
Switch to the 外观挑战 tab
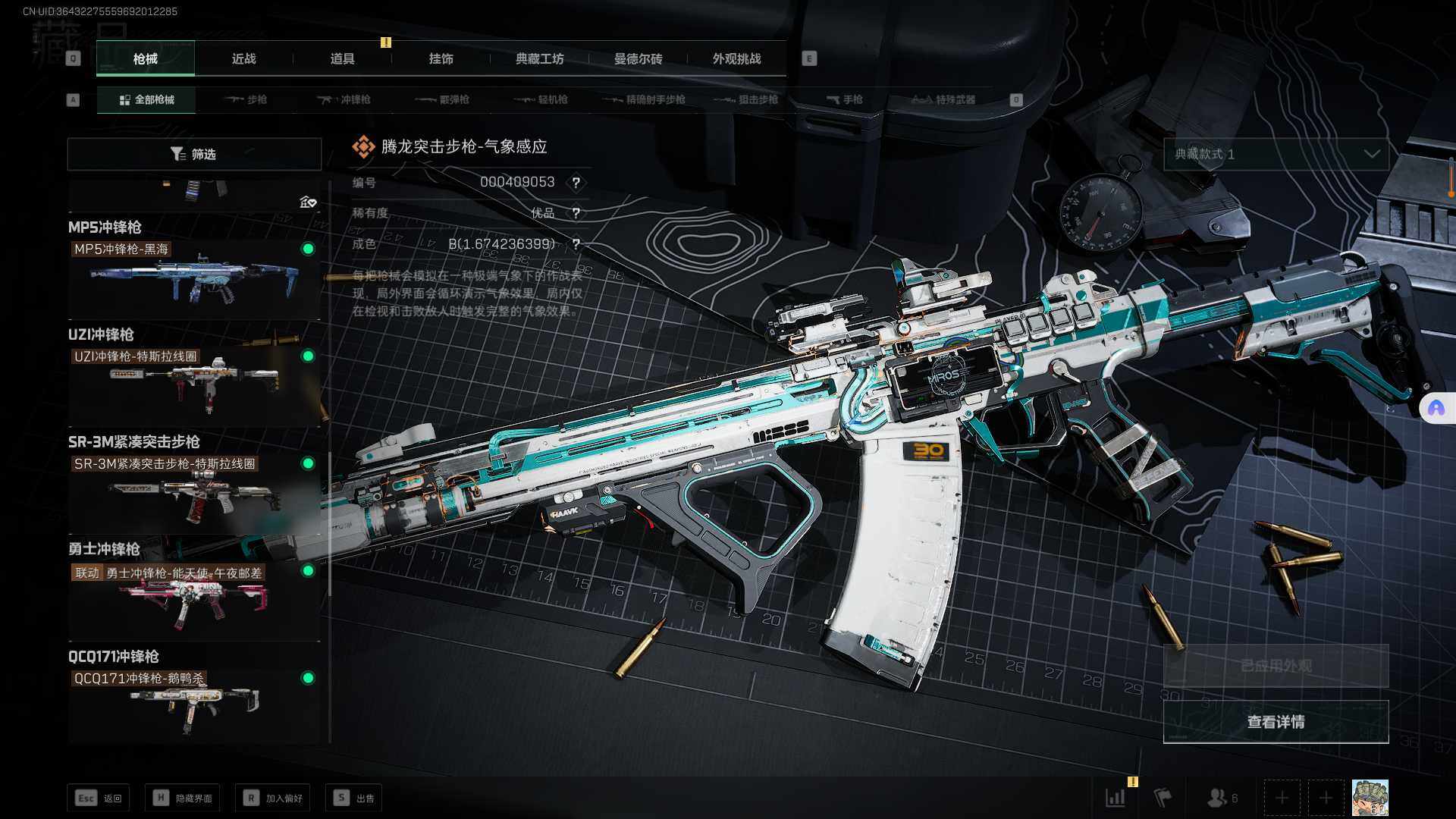[736, 59]
